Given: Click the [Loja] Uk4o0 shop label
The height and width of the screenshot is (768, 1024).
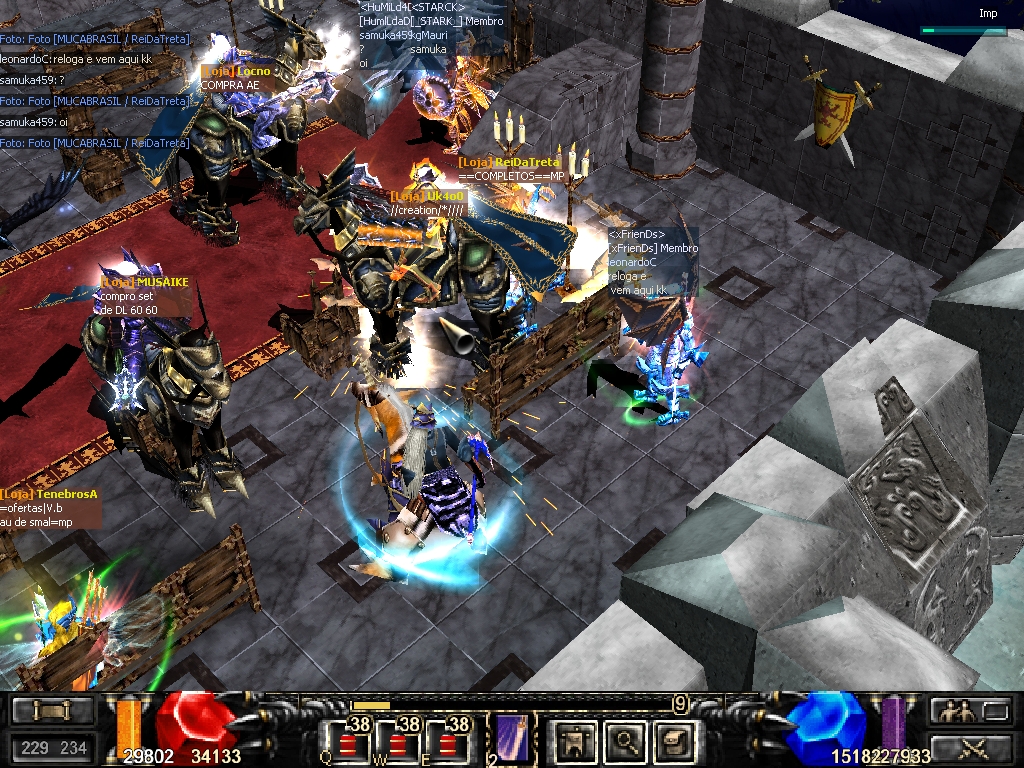Looking at the screenshot, I should click(427, 197).
